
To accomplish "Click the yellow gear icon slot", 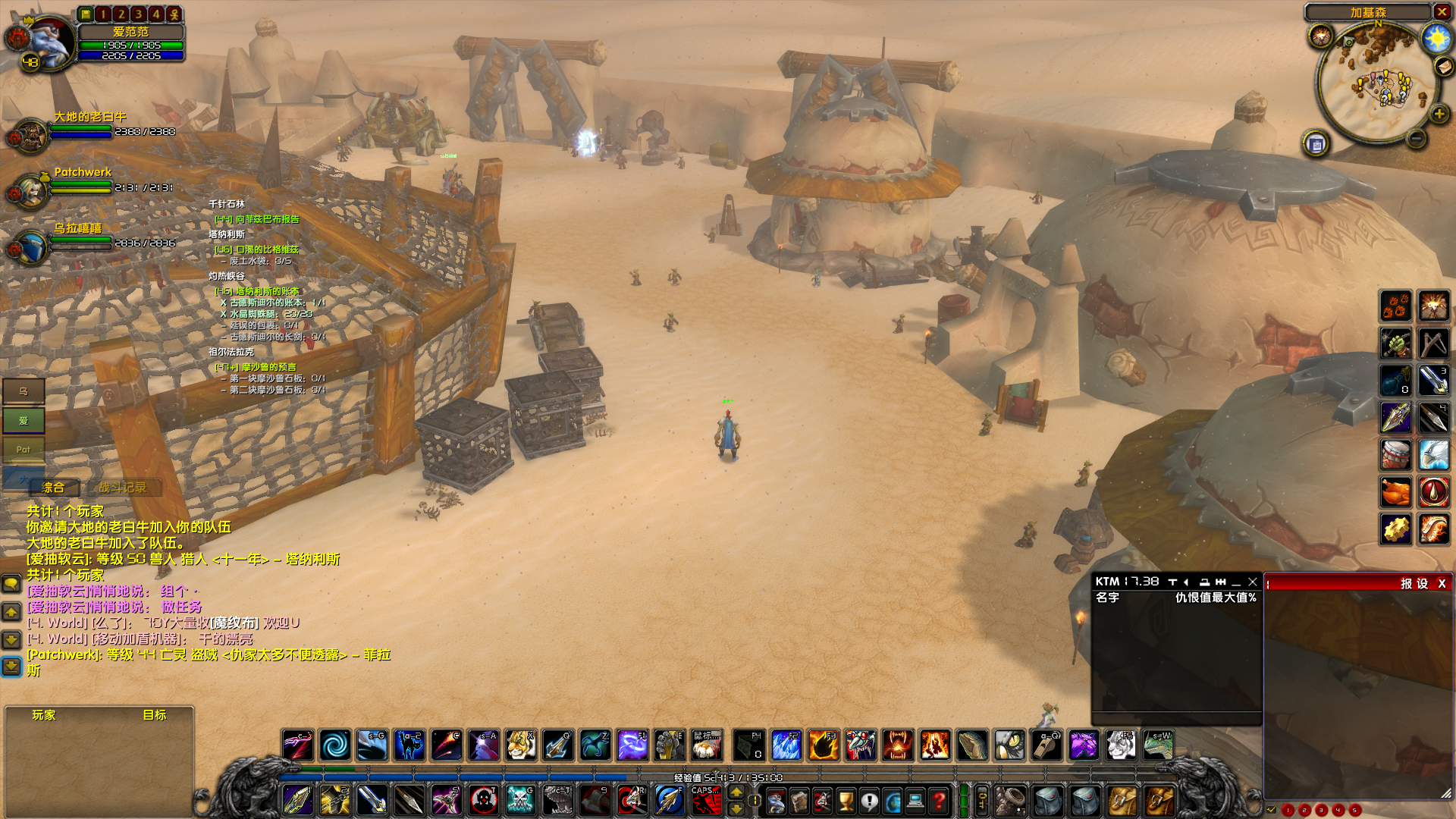I will tap(1396, 529).
